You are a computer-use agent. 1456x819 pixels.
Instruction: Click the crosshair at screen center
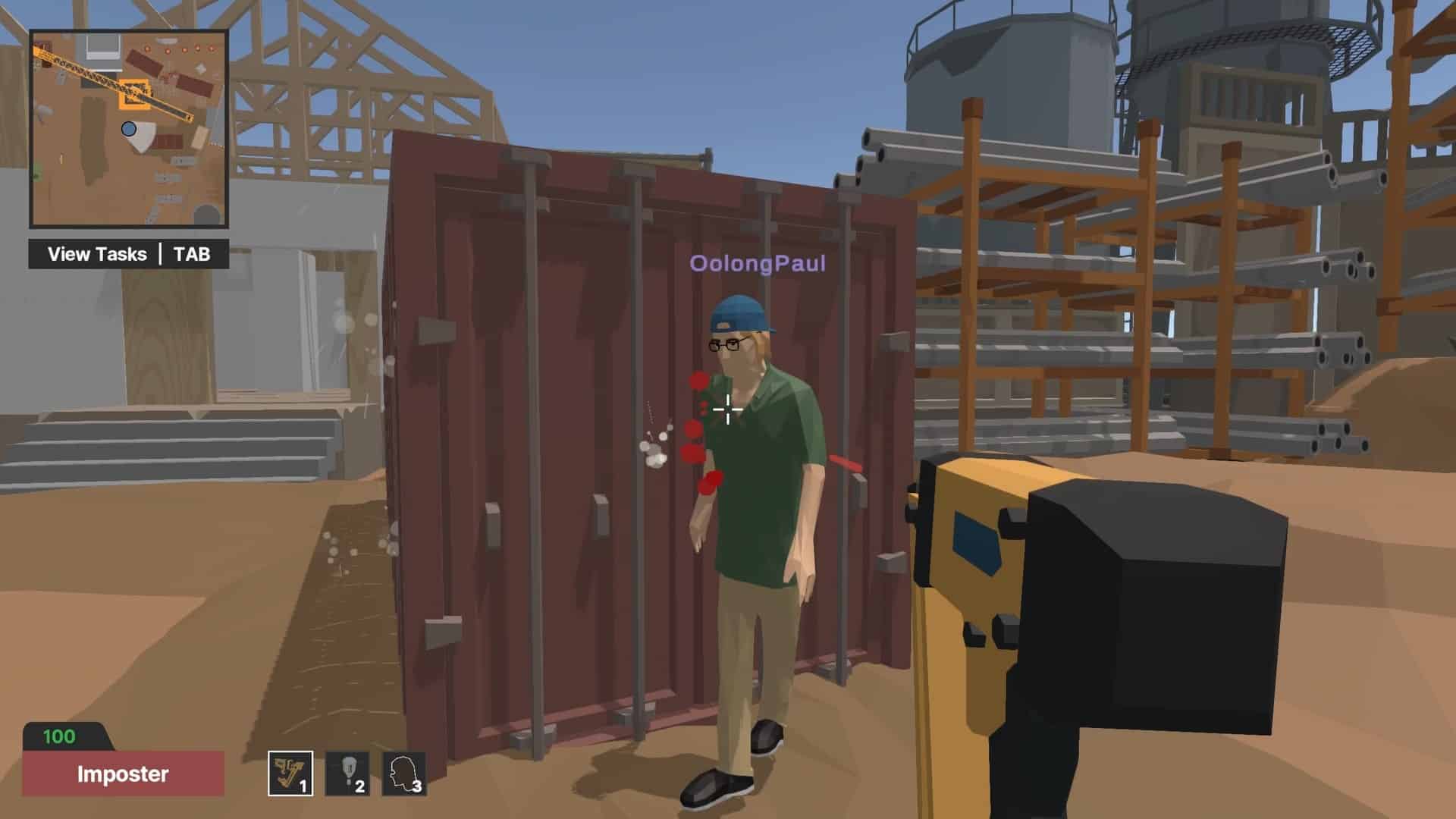click(728, 409)
